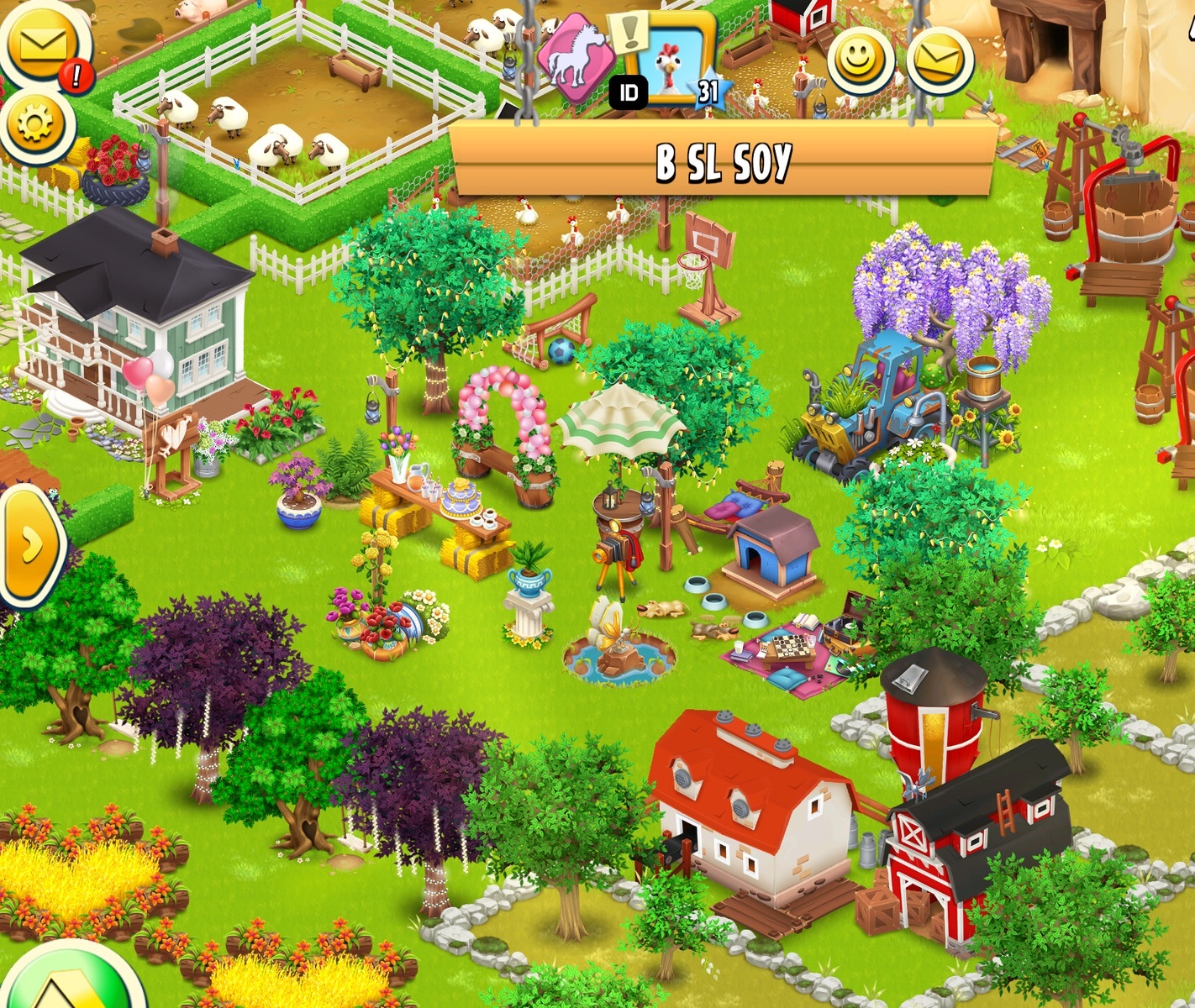Send a message with the envelope button beside the smiley
This screenshot has width=1195, height=1008.
click(940, 59)
